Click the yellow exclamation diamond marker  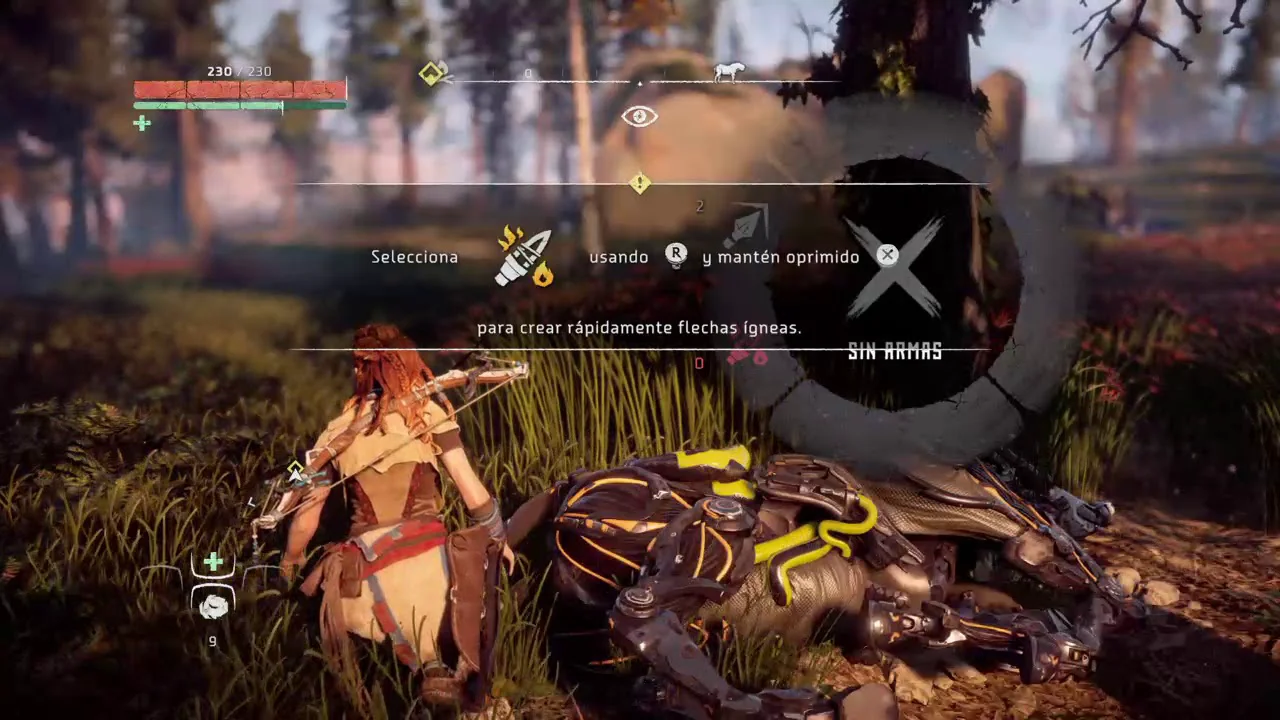(x=640, y=183)
